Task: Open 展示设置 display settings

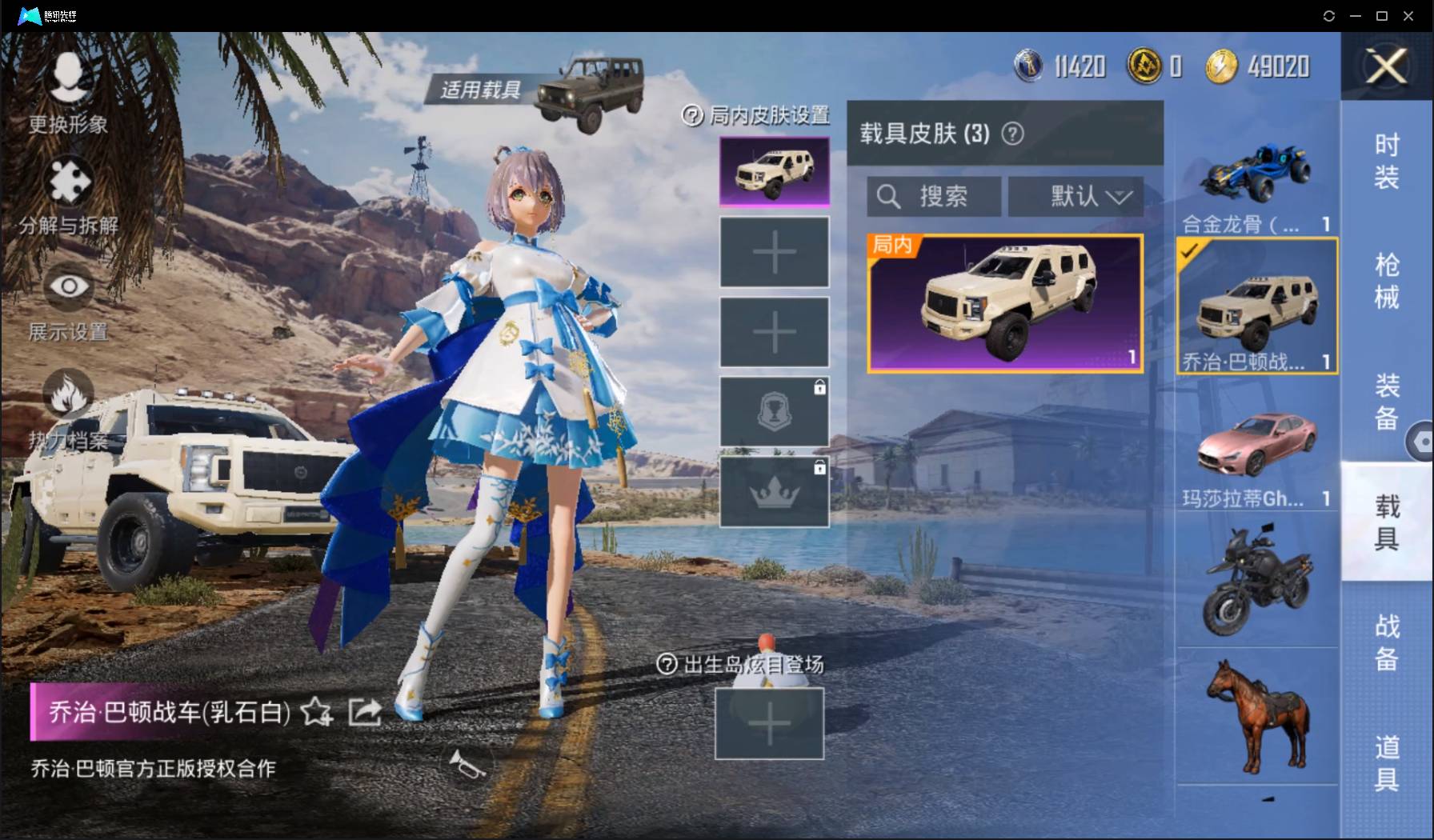Action: tap(69, 300)
